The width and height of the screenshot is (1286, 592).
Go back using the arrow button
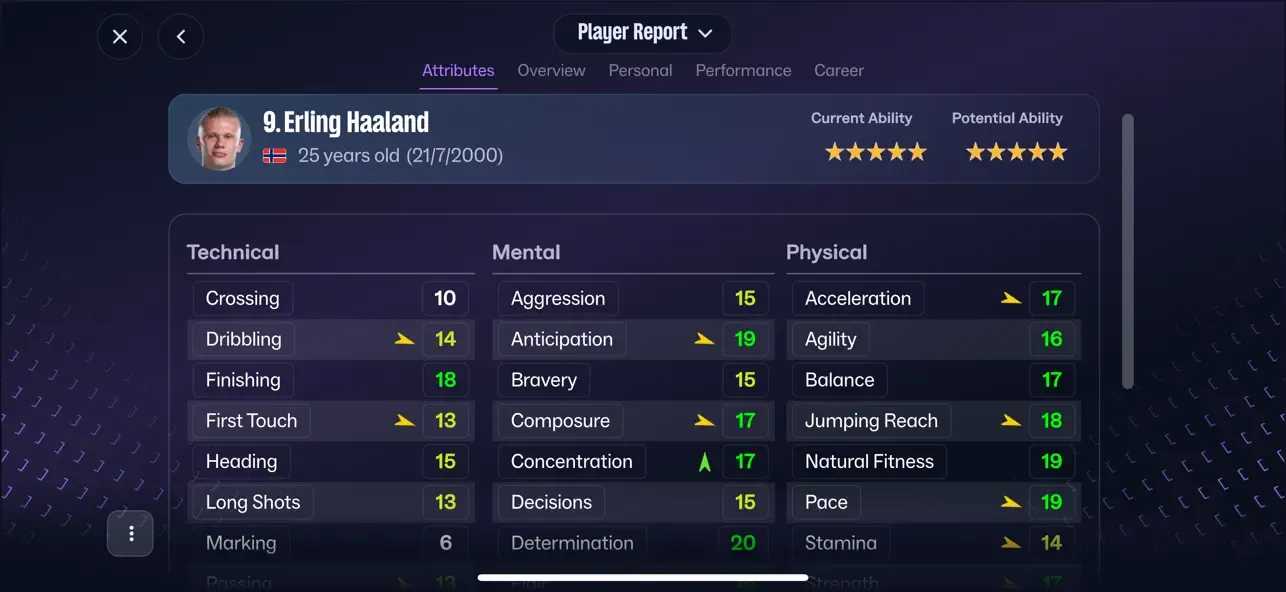(181, 37)
